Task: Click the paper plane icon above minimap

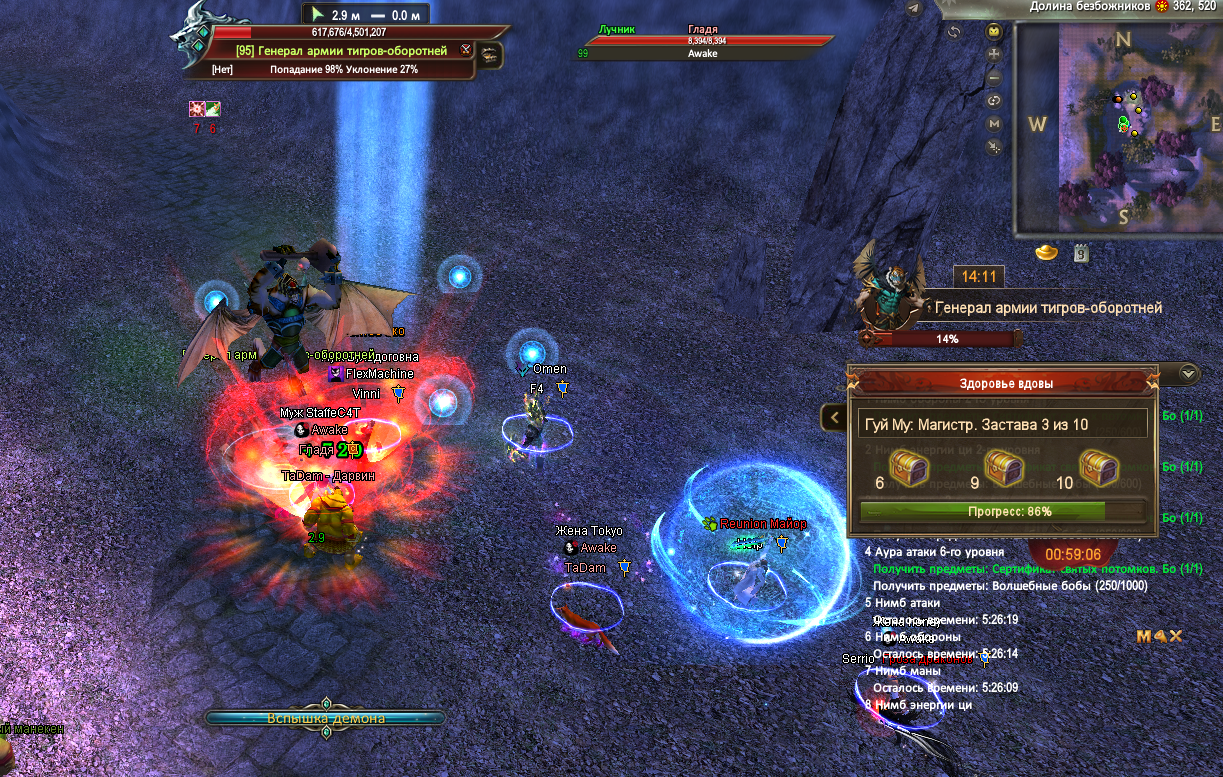Action: point(913,9)
